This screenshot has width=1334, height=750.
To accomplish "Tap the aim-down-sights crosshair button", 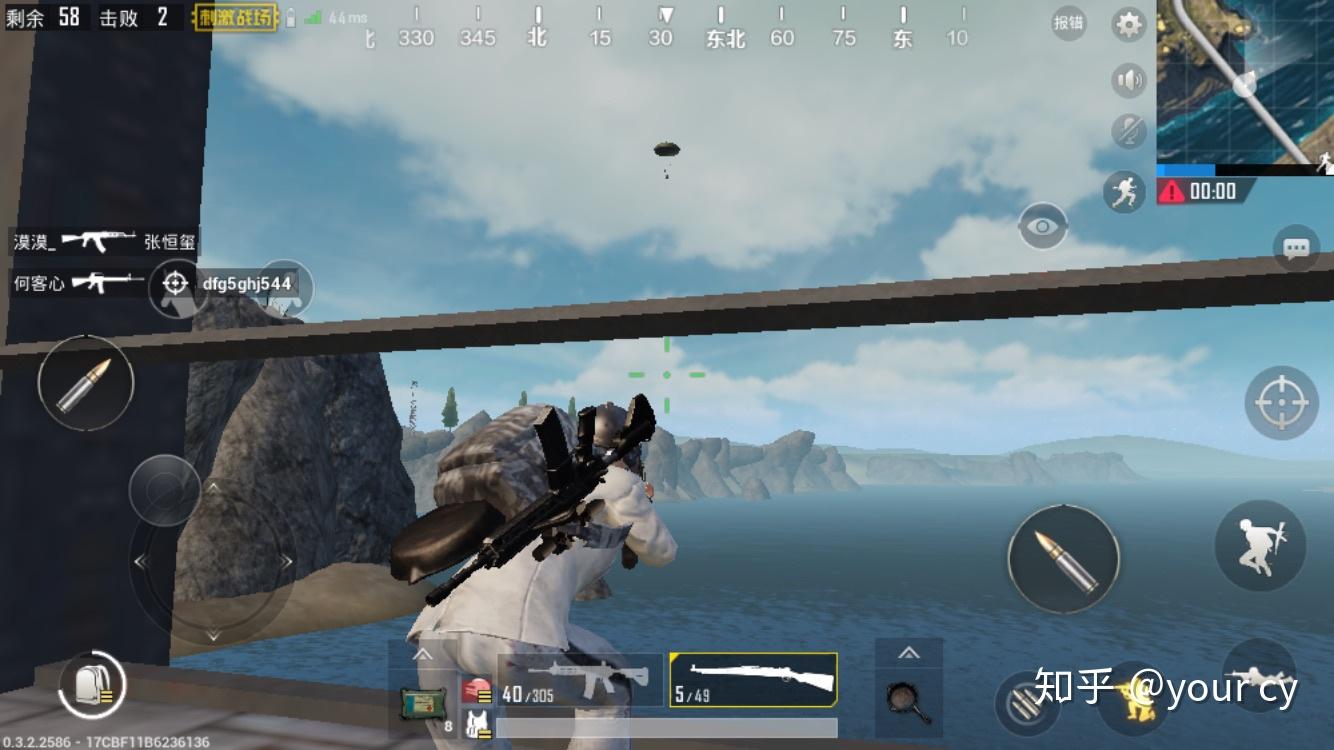I will coord(1281,403).
